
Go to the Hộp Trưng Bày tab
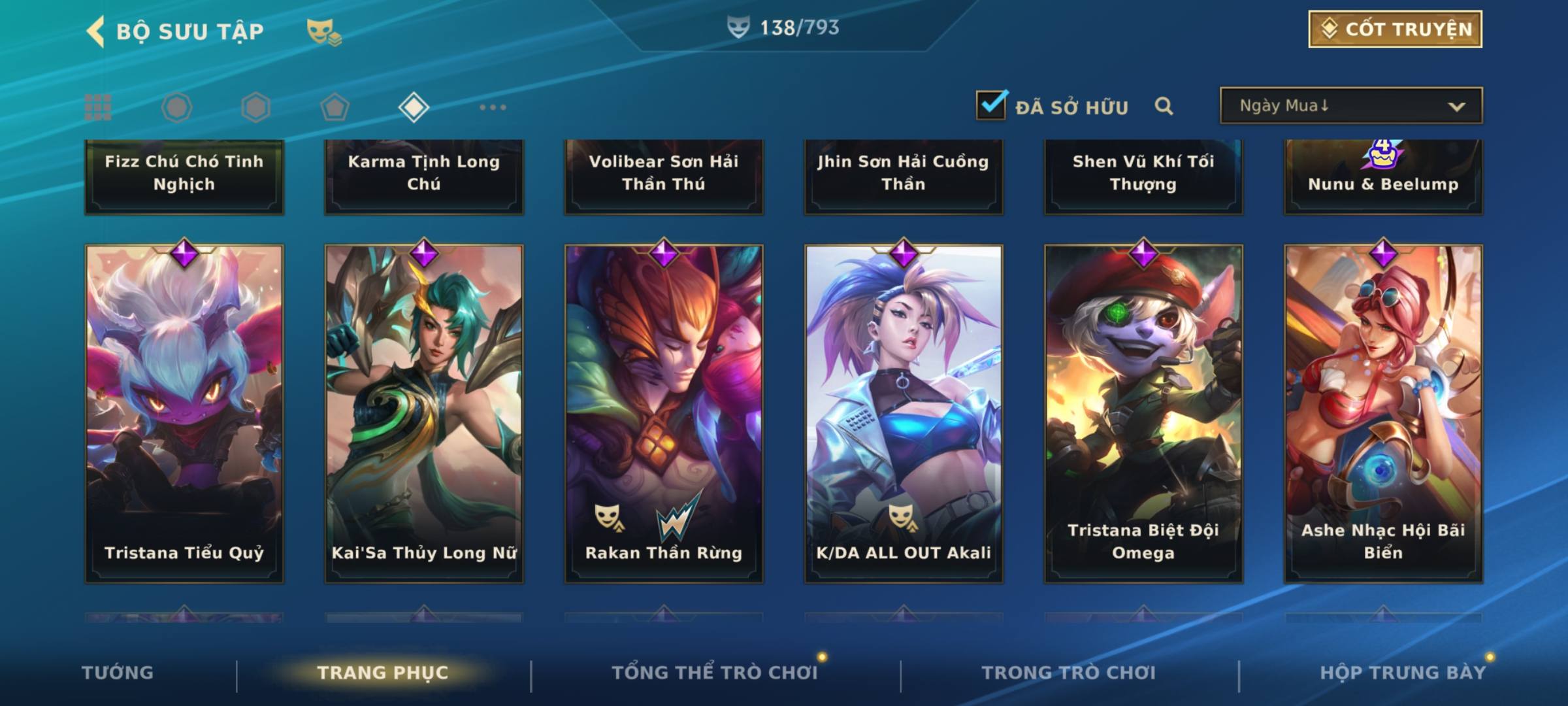(x=1403, y=673)
